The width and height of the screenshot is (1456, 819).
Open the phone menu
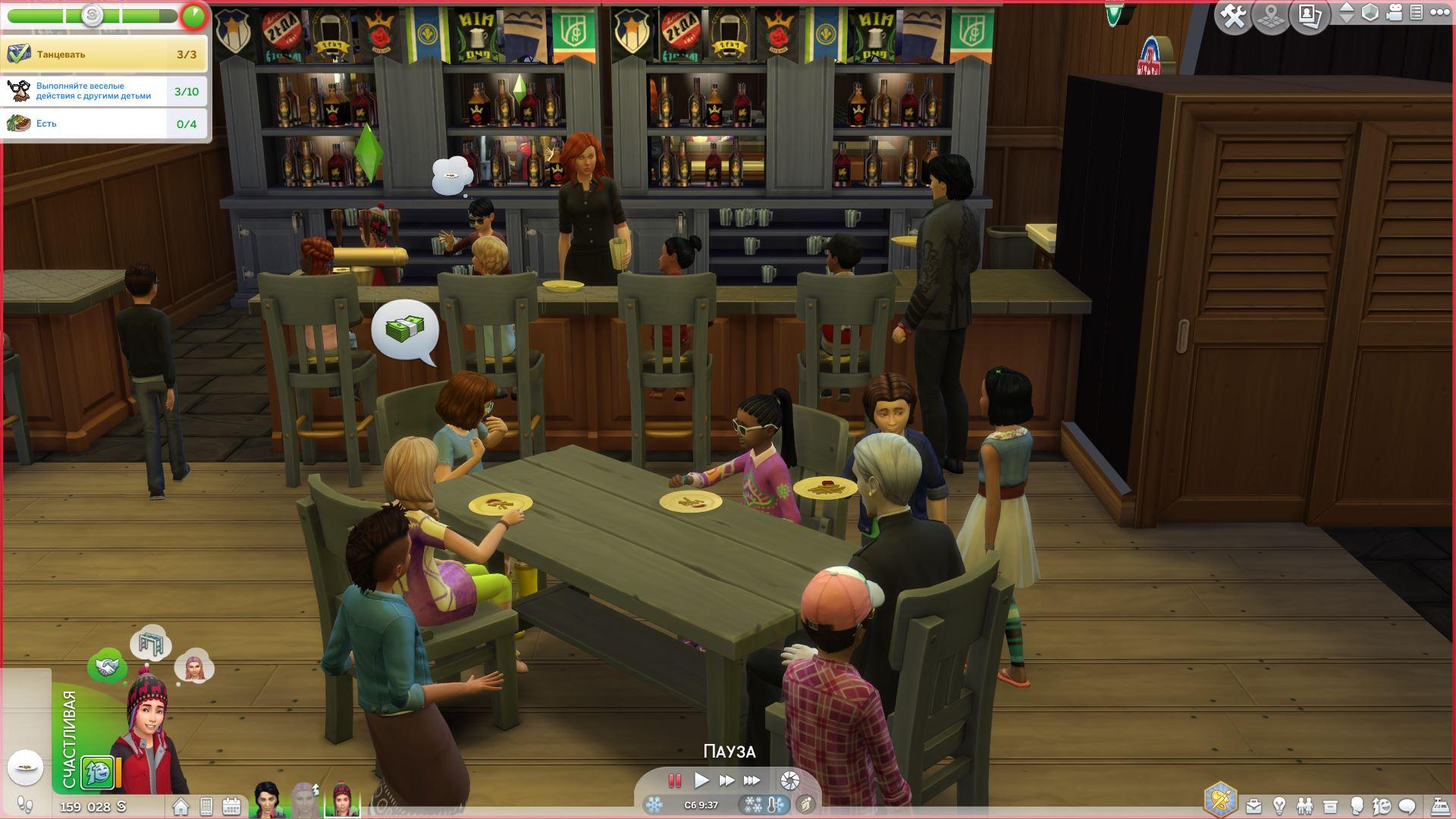click(206, 806)
